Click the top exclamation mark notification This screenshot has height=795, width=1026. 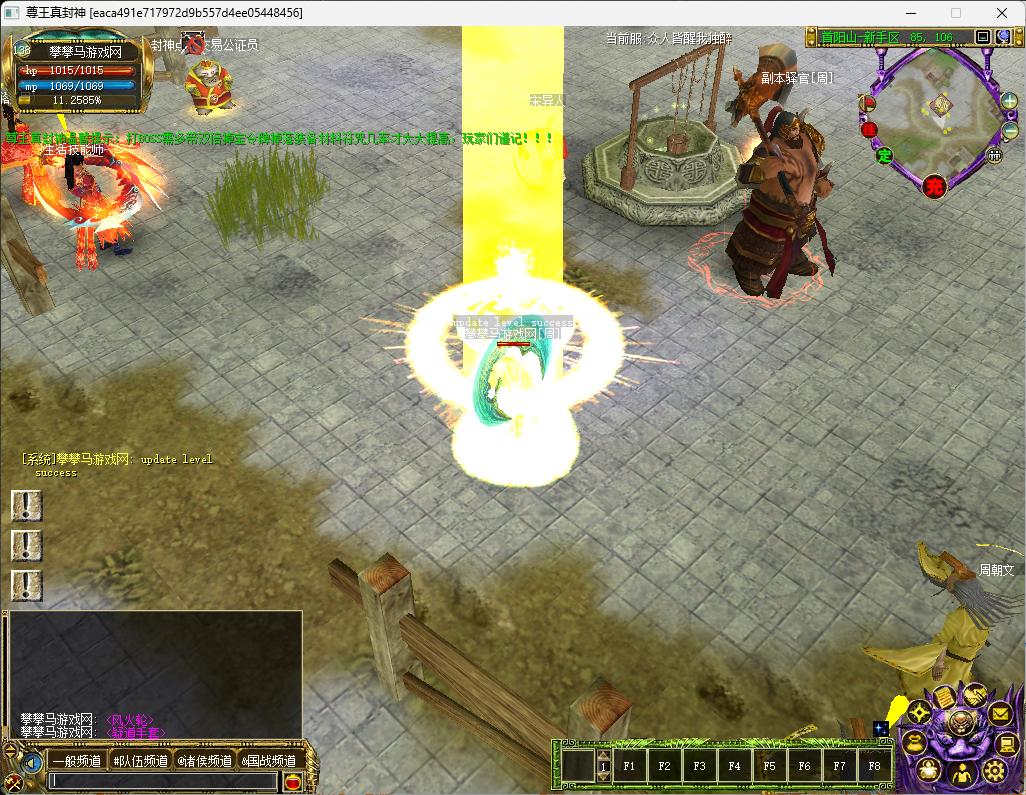pyautogui.click(x=26, y=506)
